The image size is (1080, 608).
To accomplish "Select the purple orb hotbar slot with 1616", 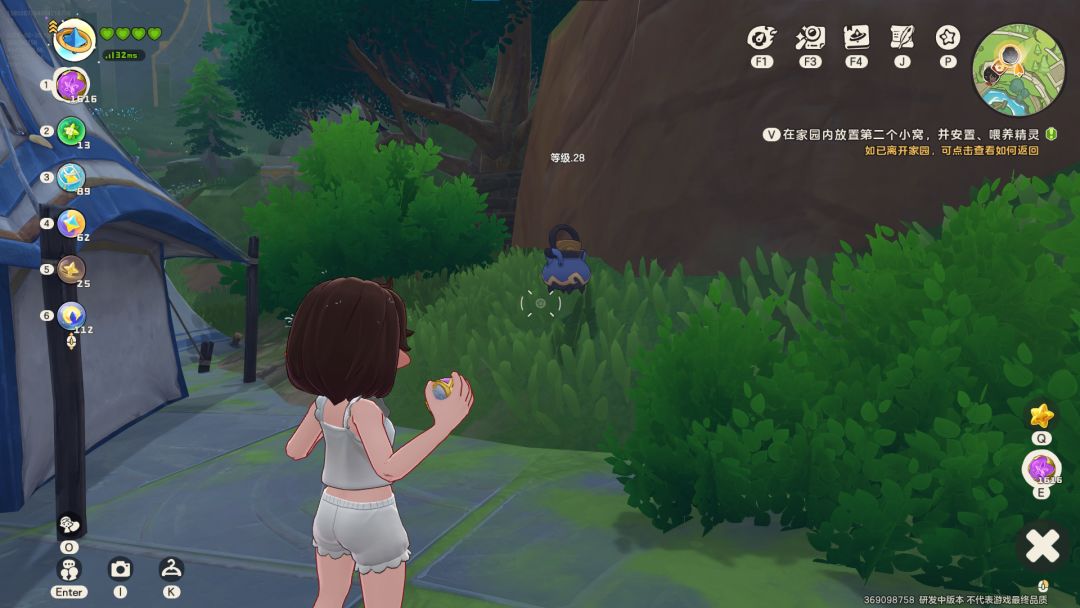I will pyautogui.click(x=72, y=85).
